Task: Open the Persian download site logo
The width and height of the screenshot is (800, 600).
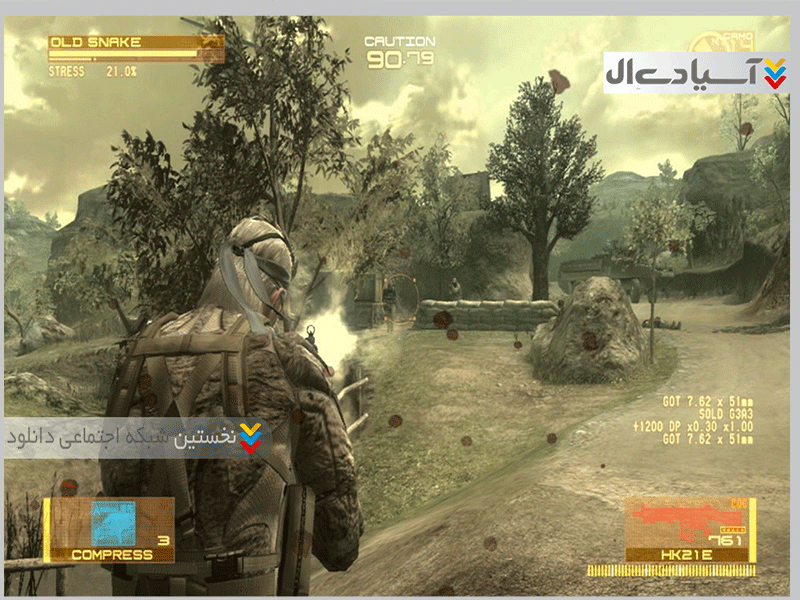Action: coord(696,73)
